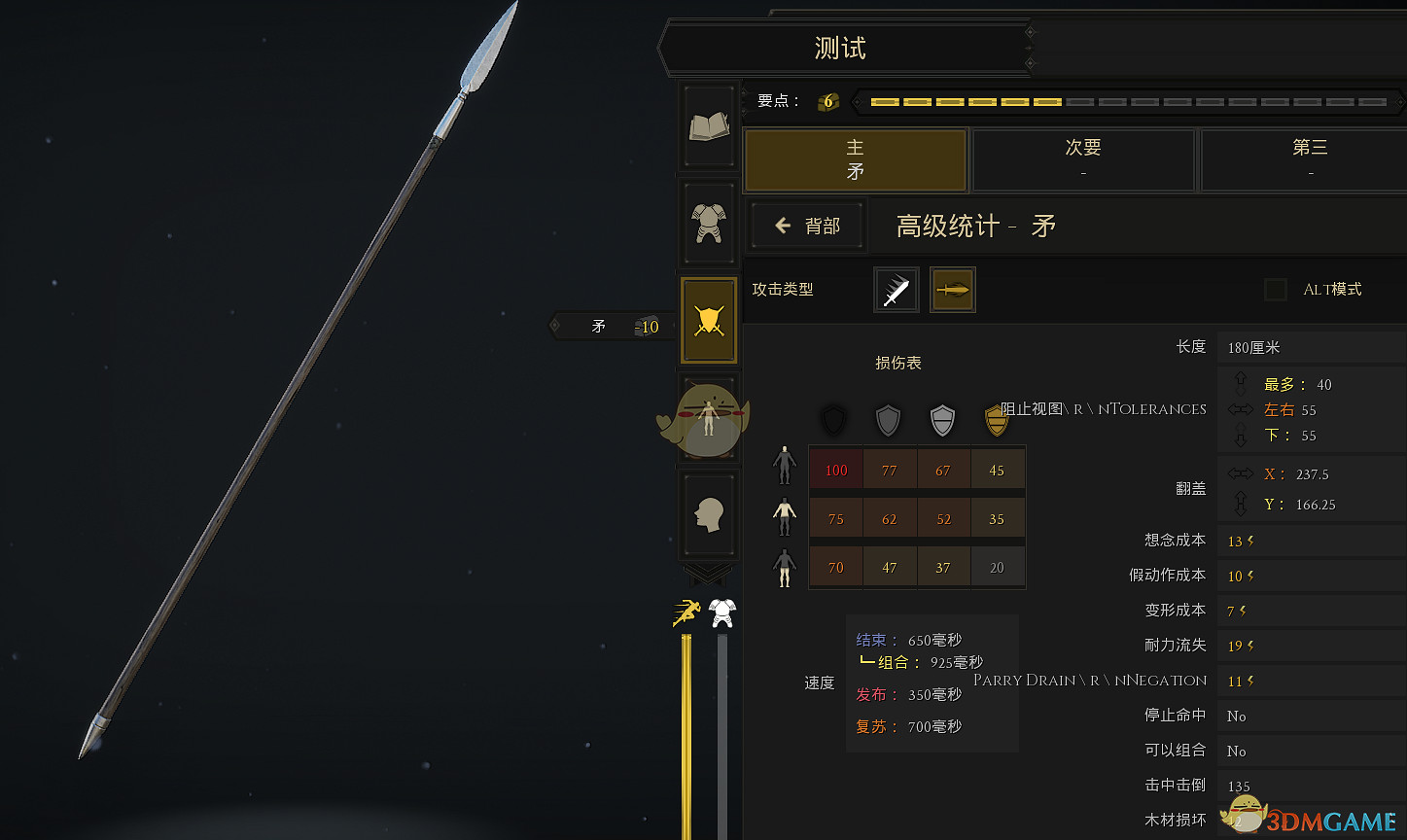Screen dimensions: 1407x840
Task: Expand the 矛 10 weapon label
Action: pyautogui.click(x=613, y=326)
